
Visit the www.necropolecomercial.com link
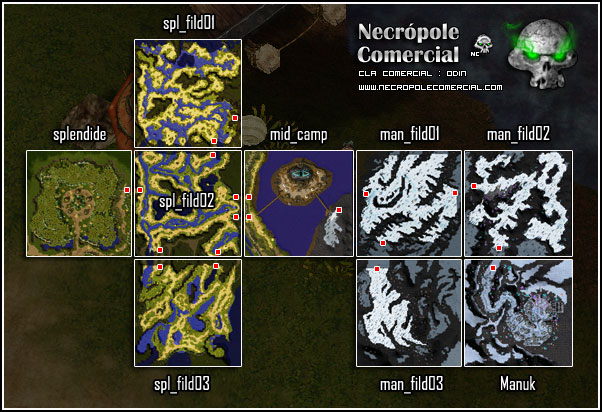pyautogui.click(x=429, y=87)
